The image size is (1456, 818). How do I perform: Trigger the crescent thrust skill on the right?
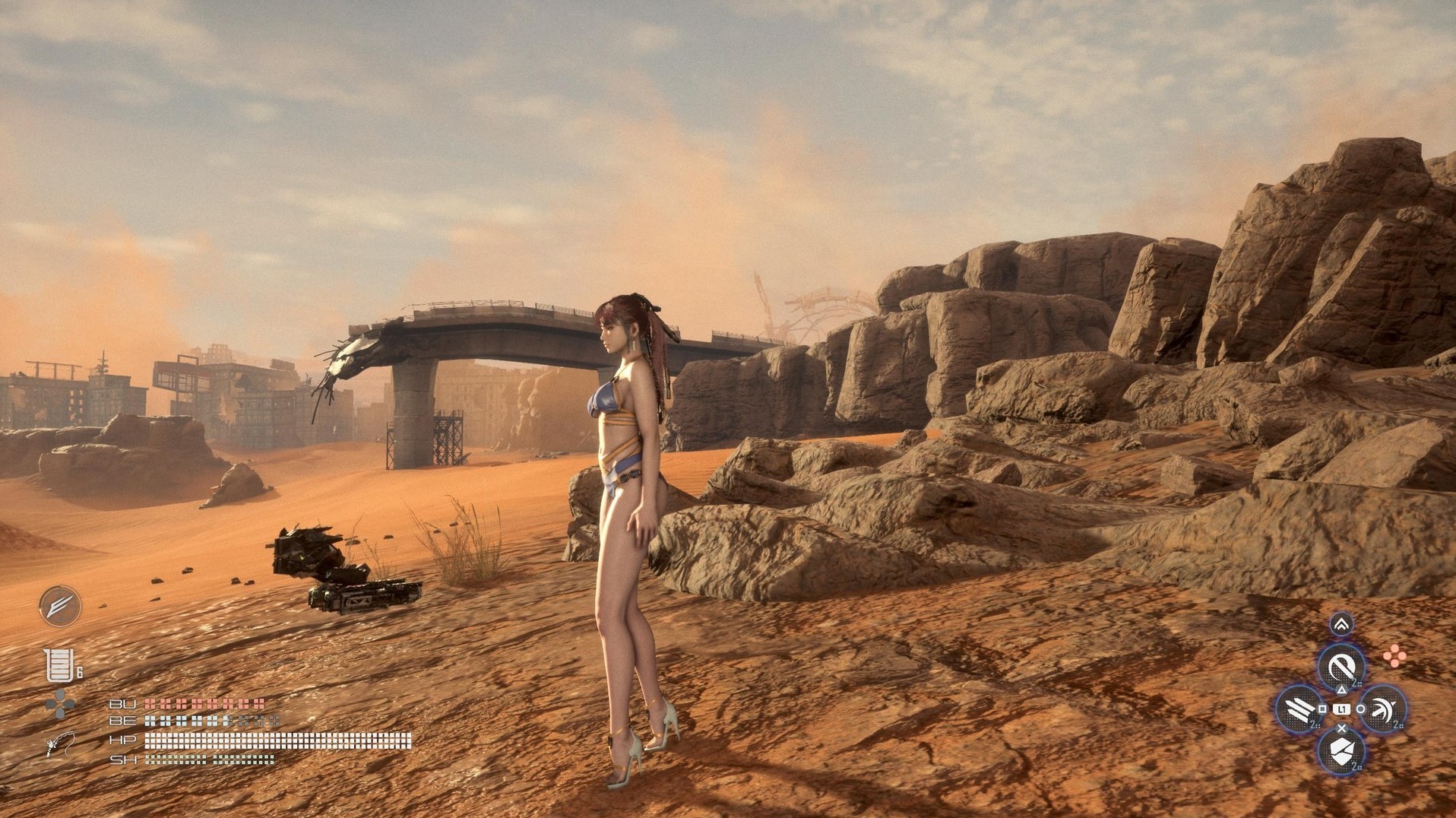pos(1382,709)
